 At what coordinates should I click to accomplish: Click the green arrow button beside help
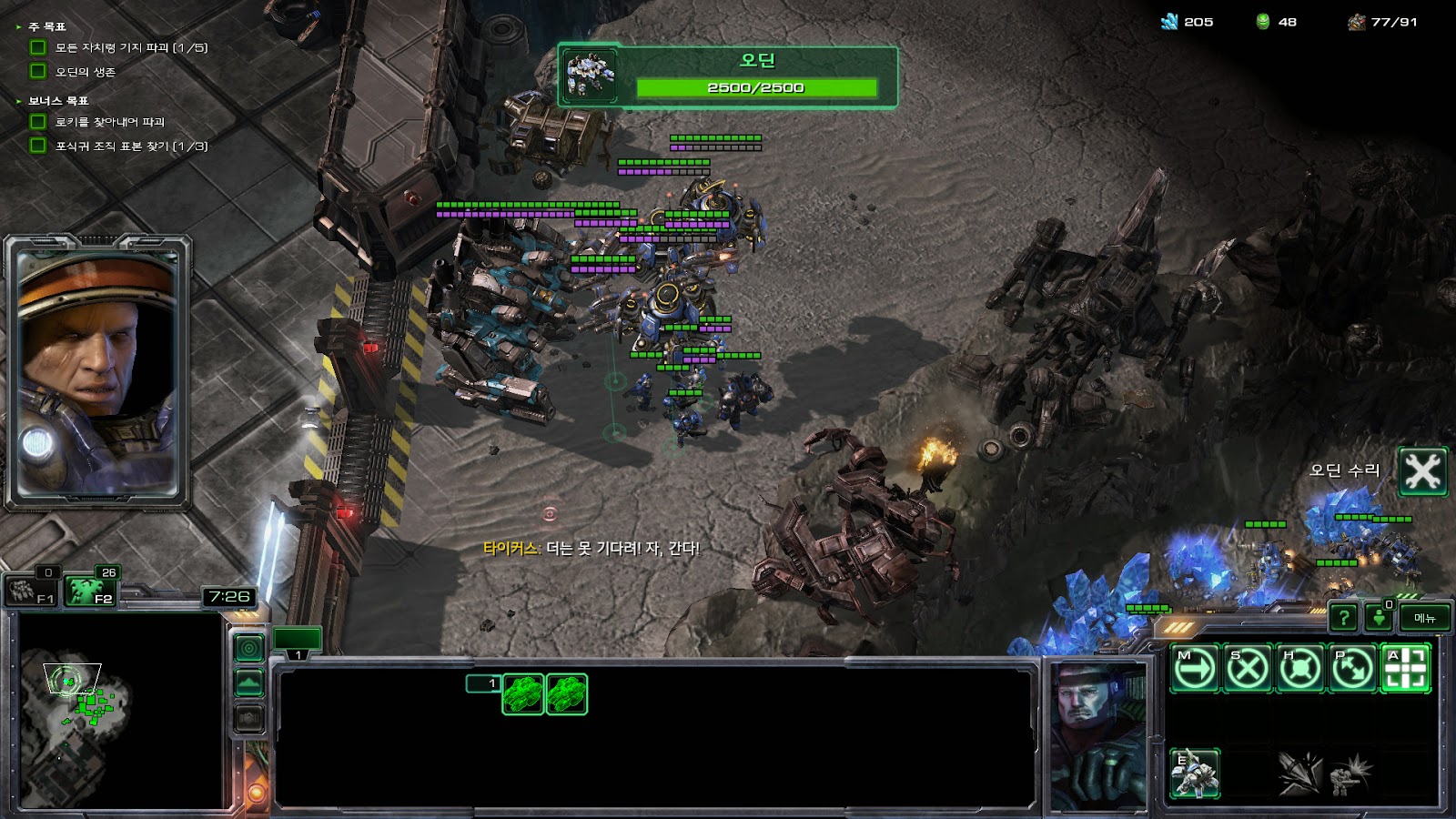tap(1379, 618)
